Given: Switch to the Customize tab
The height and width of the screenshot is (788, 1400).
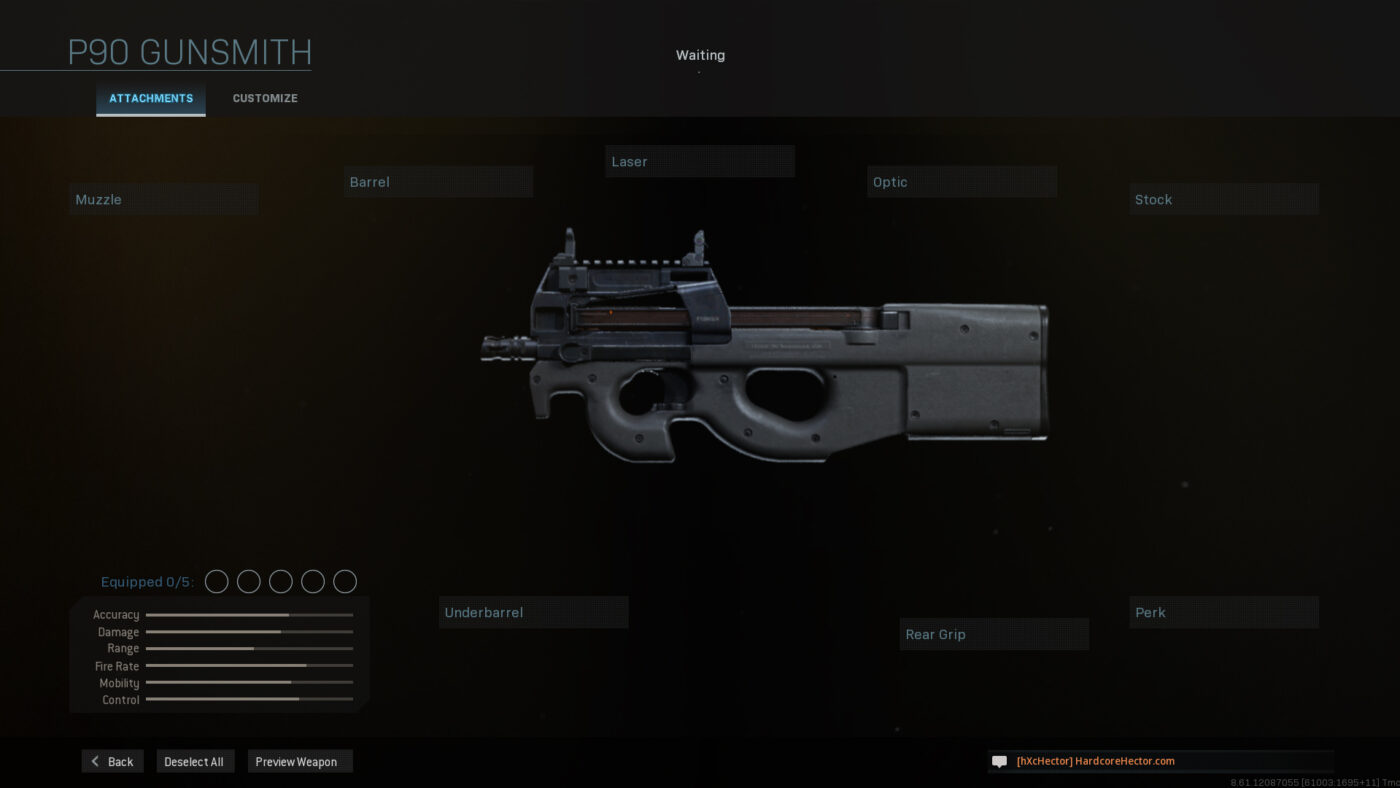Looking at the screenshot, I should (x=264, y=98).
